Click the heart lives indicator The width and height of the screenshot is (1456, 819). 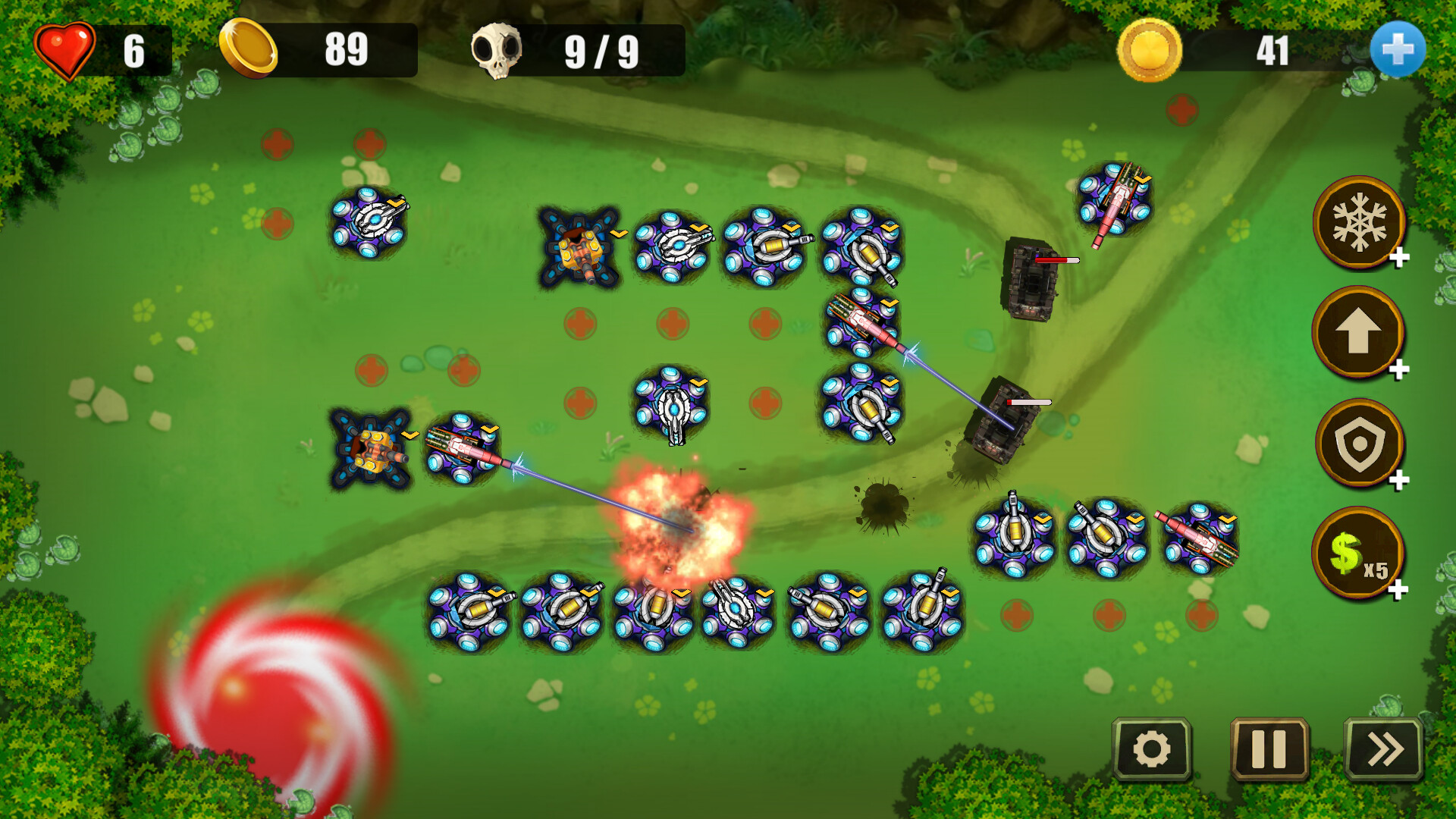[x=67, y=51]
